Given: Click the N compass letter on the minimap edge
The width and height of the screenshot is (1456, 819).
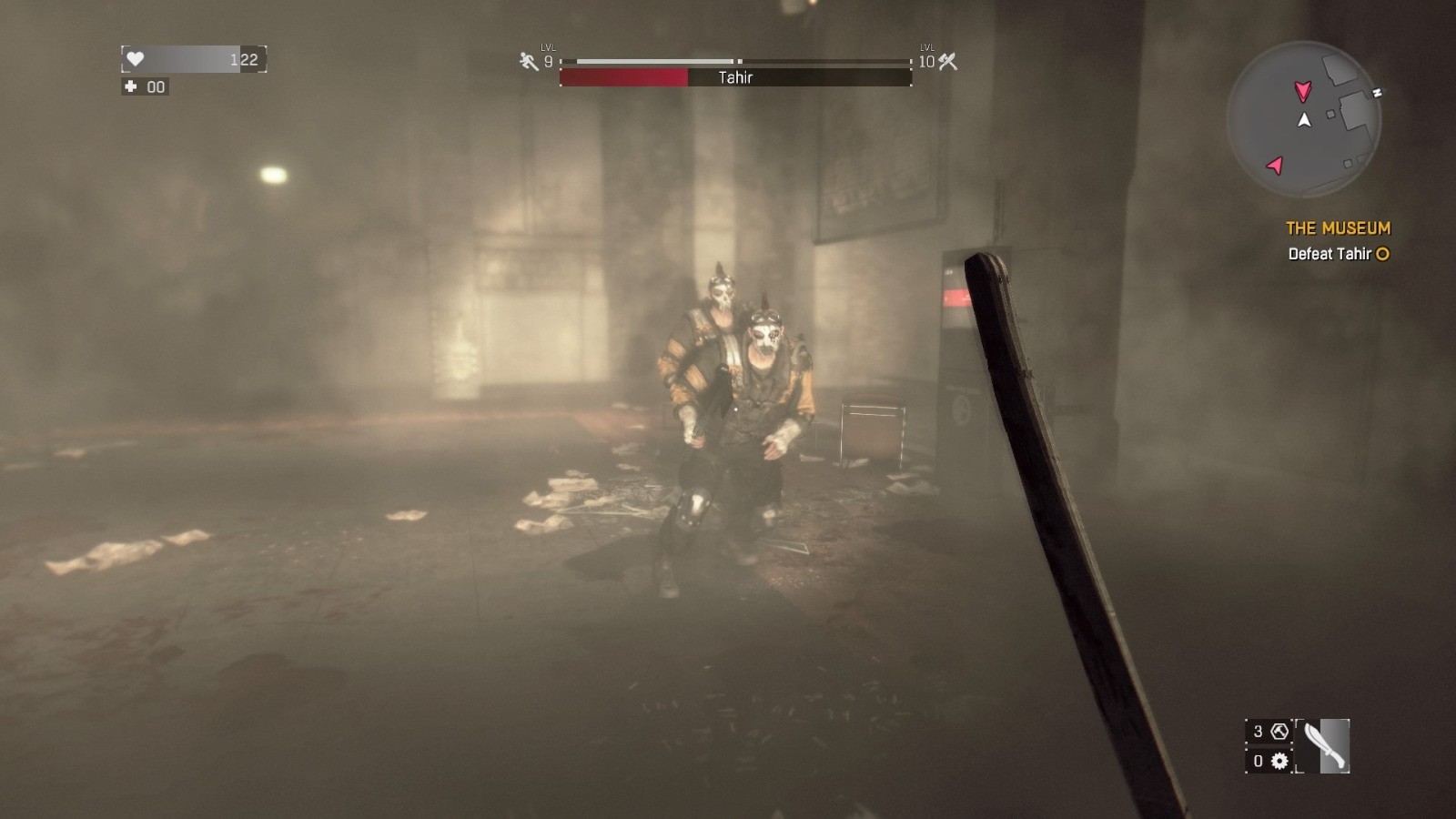Looking at the screenshot, I should [x=1376, y=93].
